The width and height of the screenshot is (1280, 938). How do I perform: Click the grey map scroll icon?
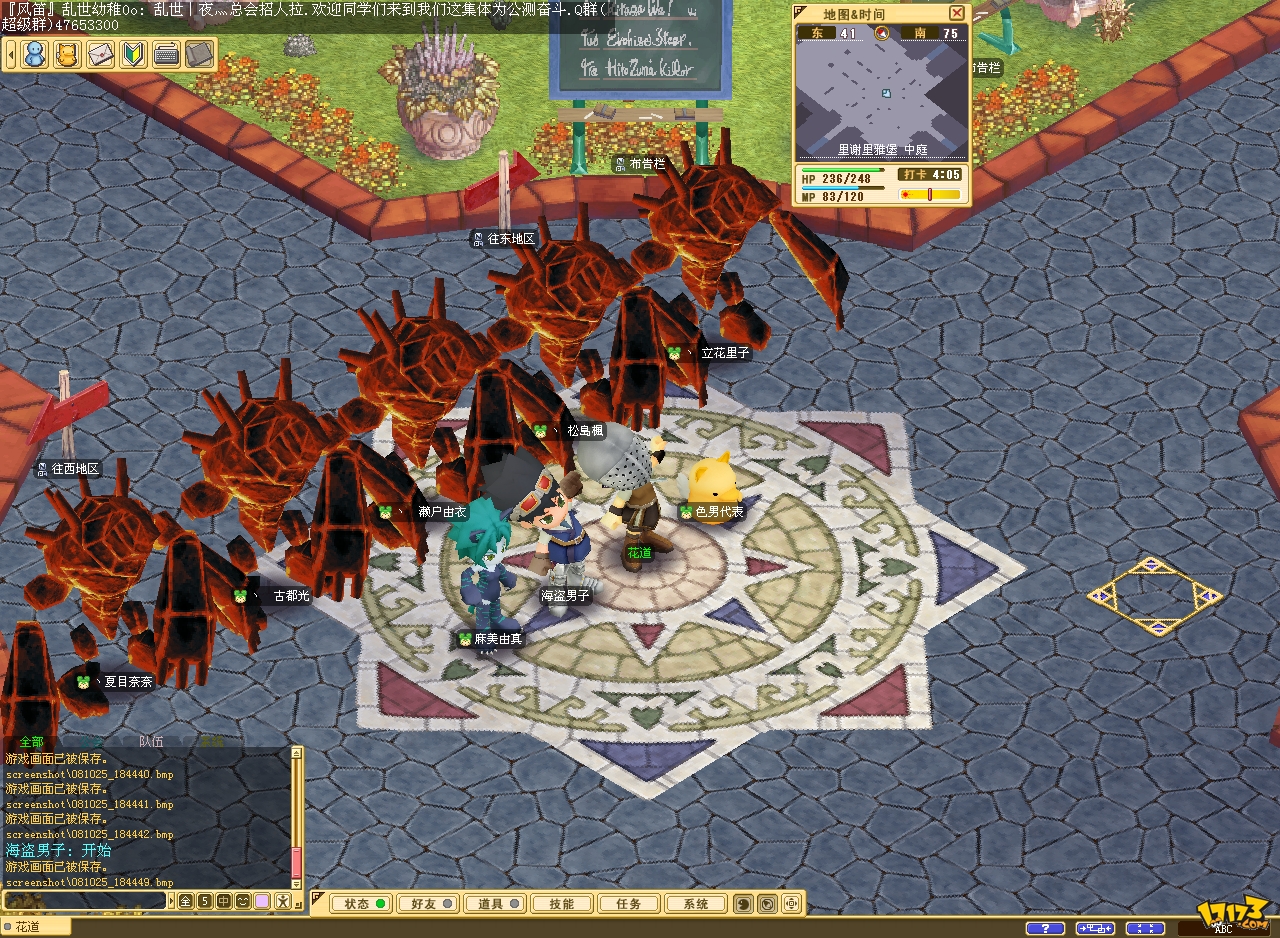pos(200,54)
